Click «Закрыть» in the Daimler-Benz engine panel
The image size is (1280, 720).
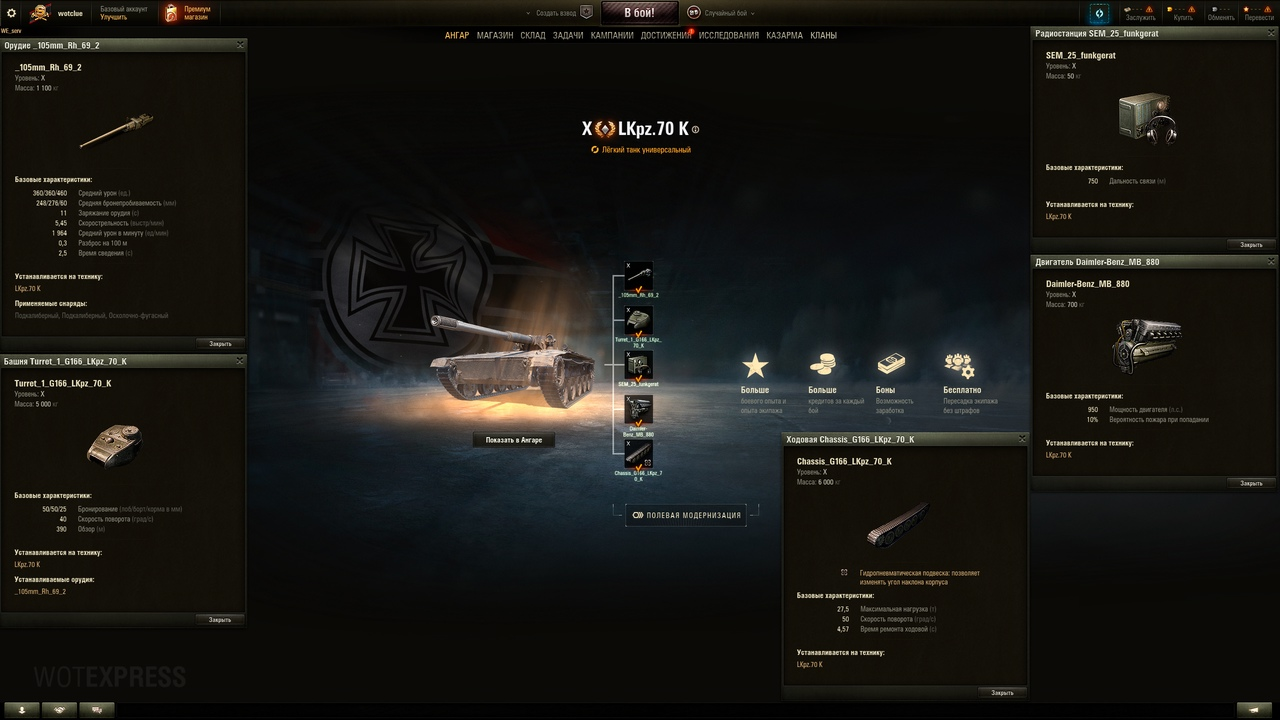point(1251,483)
